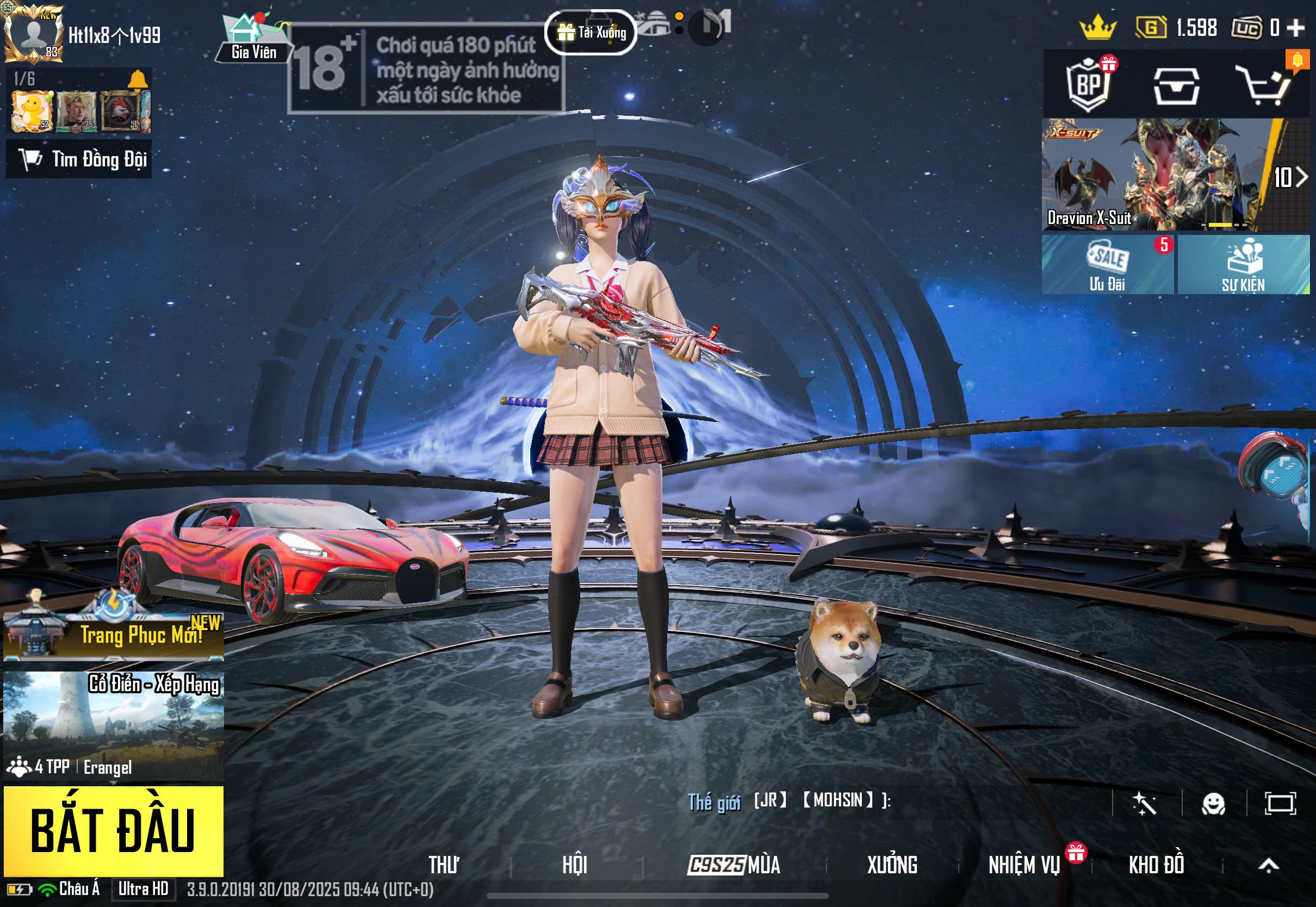The image size is (1316, 907).
Task: Open the Ưu Đãi sale offers
Action: (1107, 265)
